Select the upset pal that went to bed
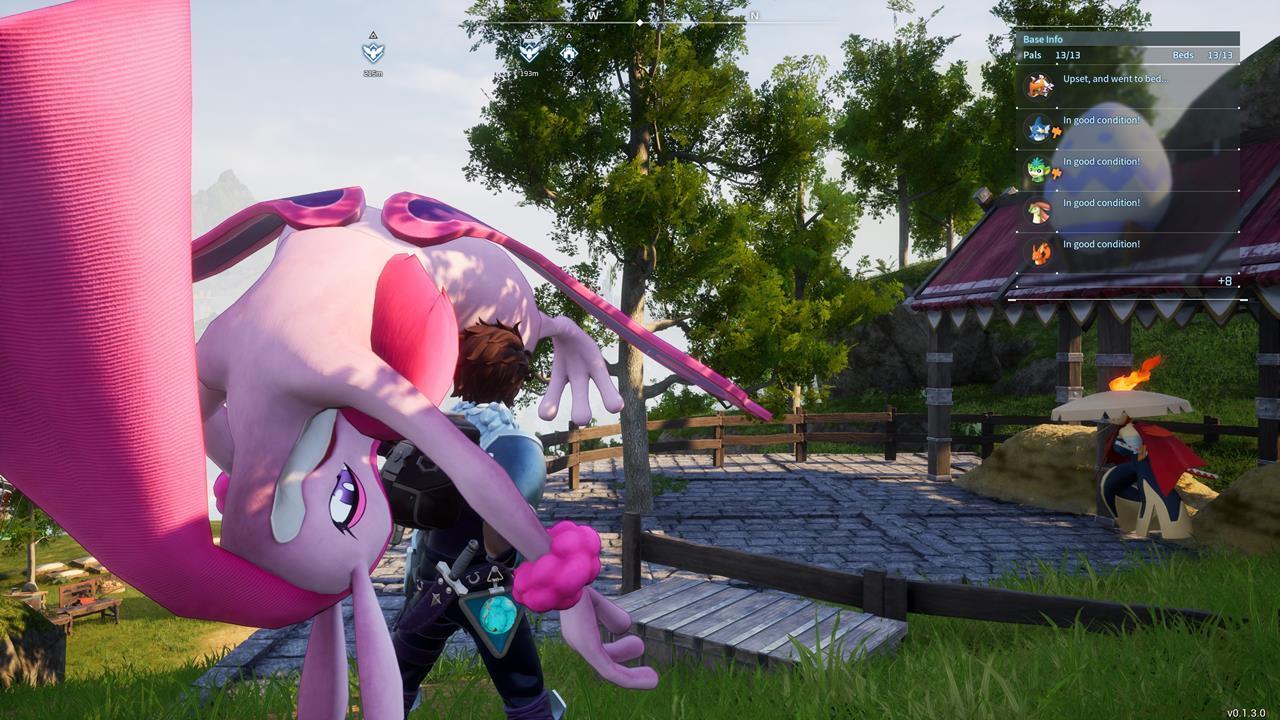Viewport: 1280px width, 720px height. [x=1040, y=86]
